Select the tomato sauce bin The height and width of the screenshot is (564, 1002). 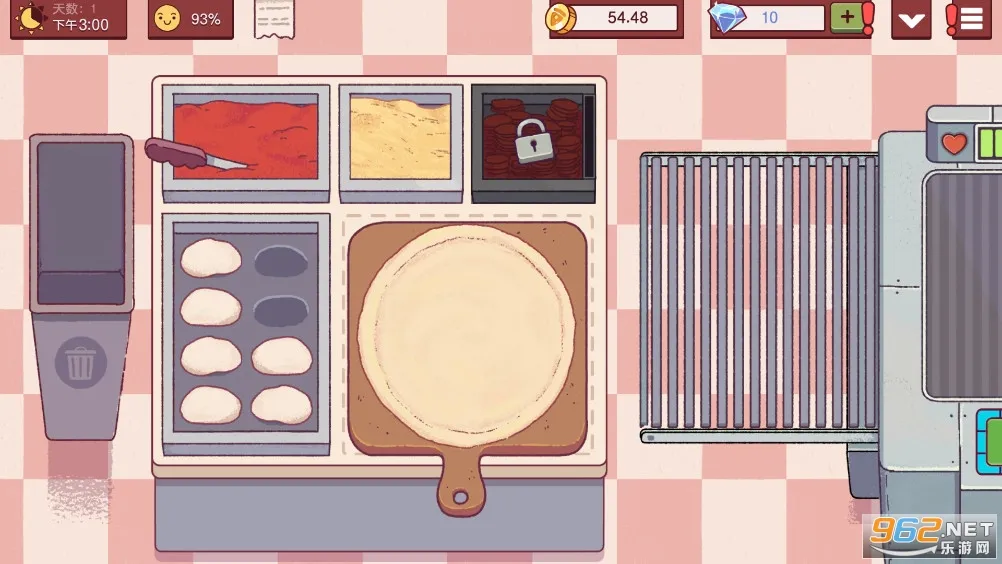click(246, 138)
